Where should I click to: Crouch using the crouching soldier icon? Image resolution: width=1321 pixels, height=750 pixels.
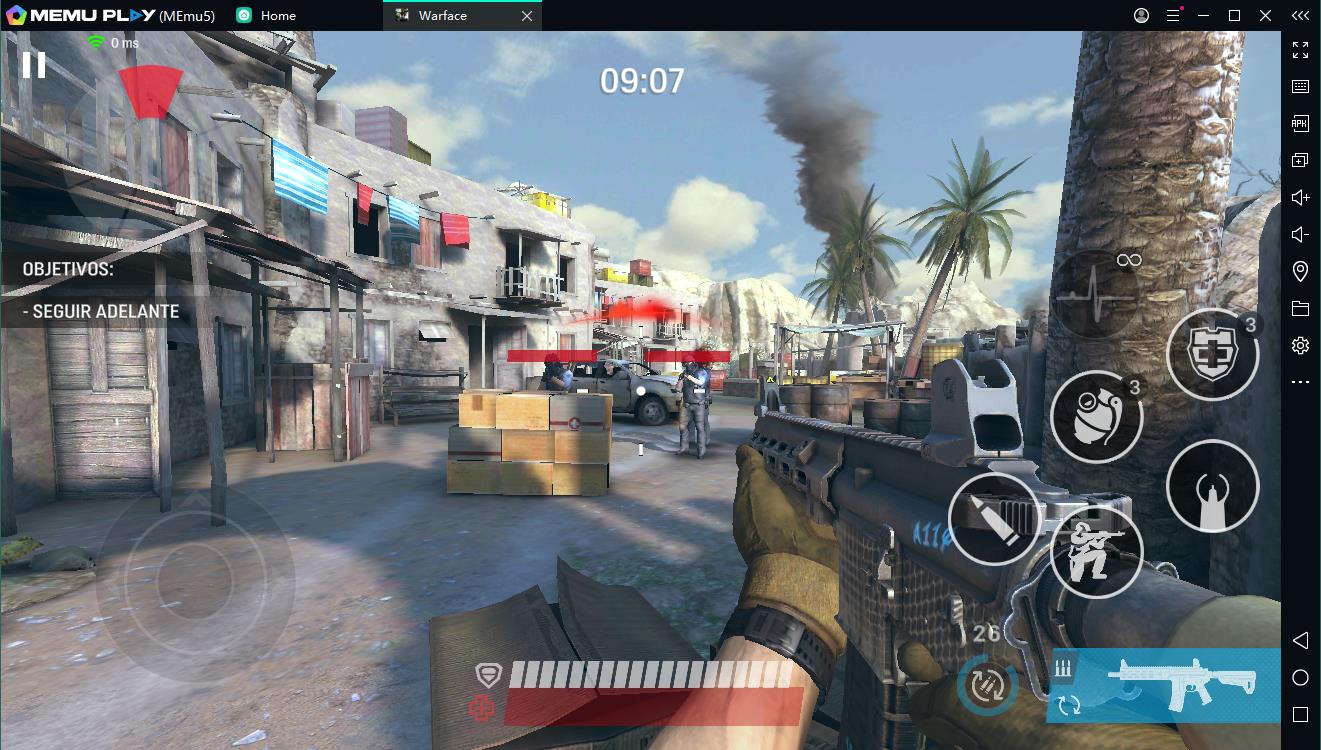1096,552
